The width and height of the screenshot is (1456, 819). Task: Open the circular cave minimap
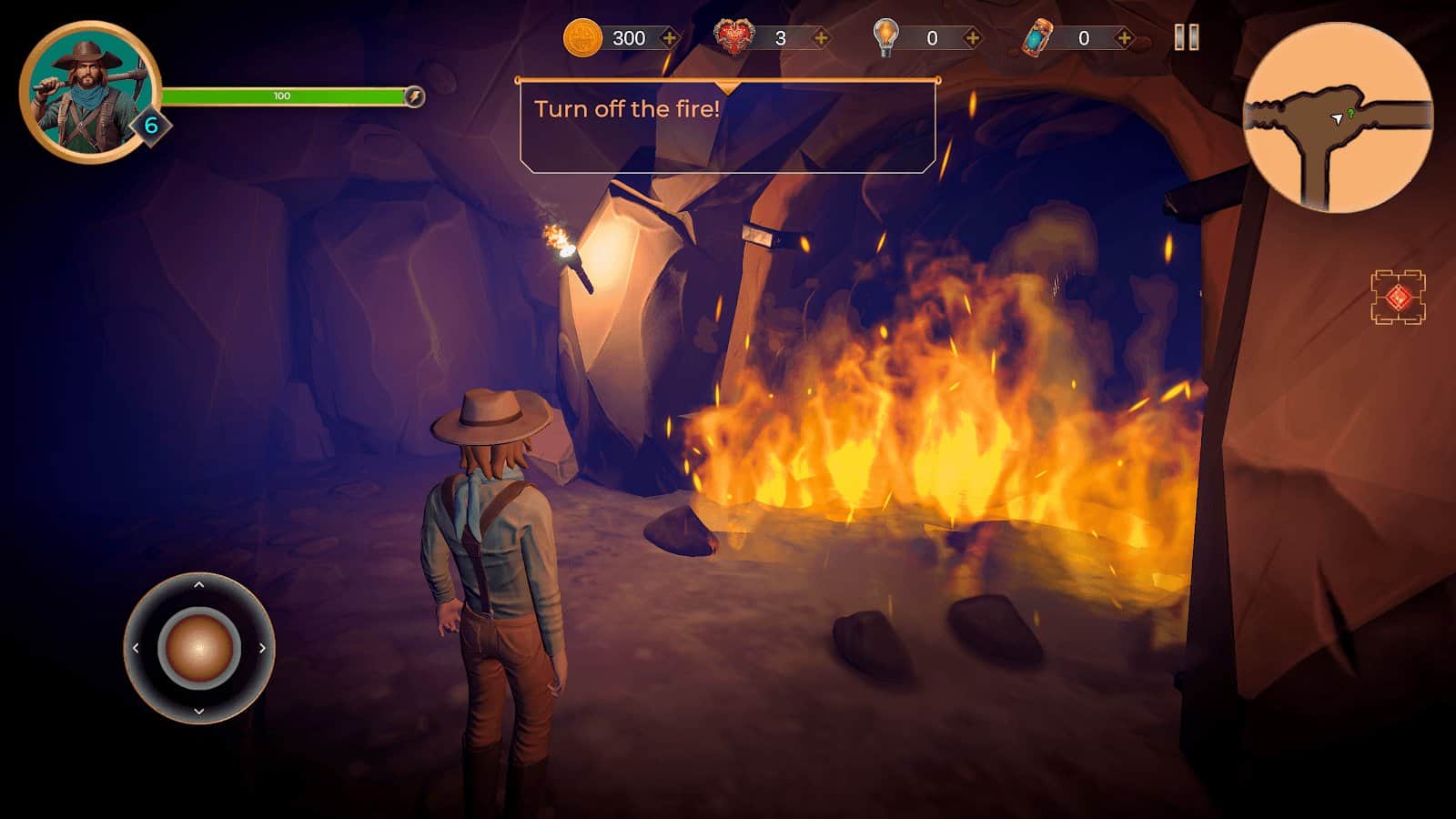pyautogui.click(x=1338, y=118)
